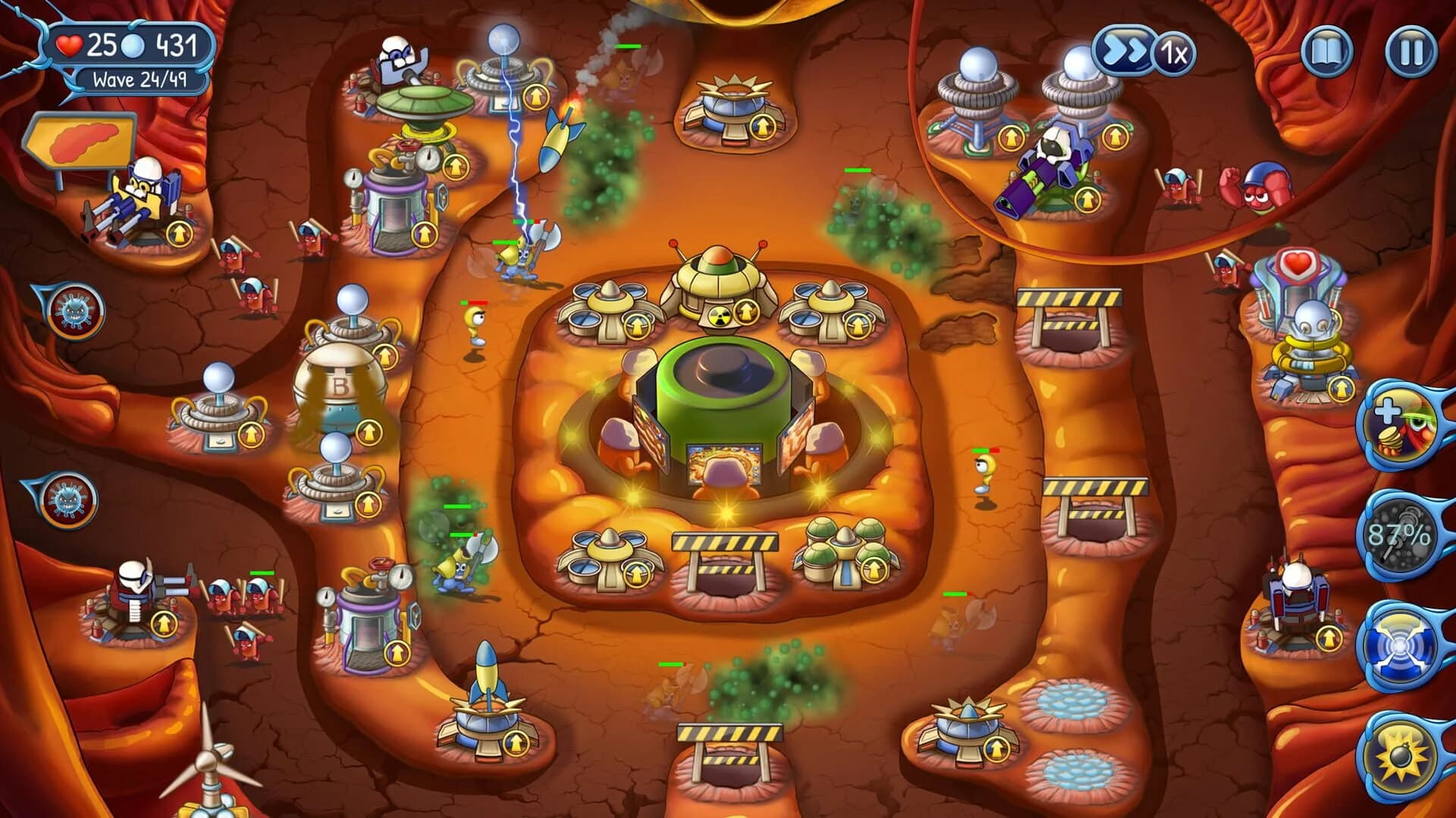Upgrade the purple mech tower top-right
The width and height of the screenshot is (1456, 818).
click(x=1089, y=199)
